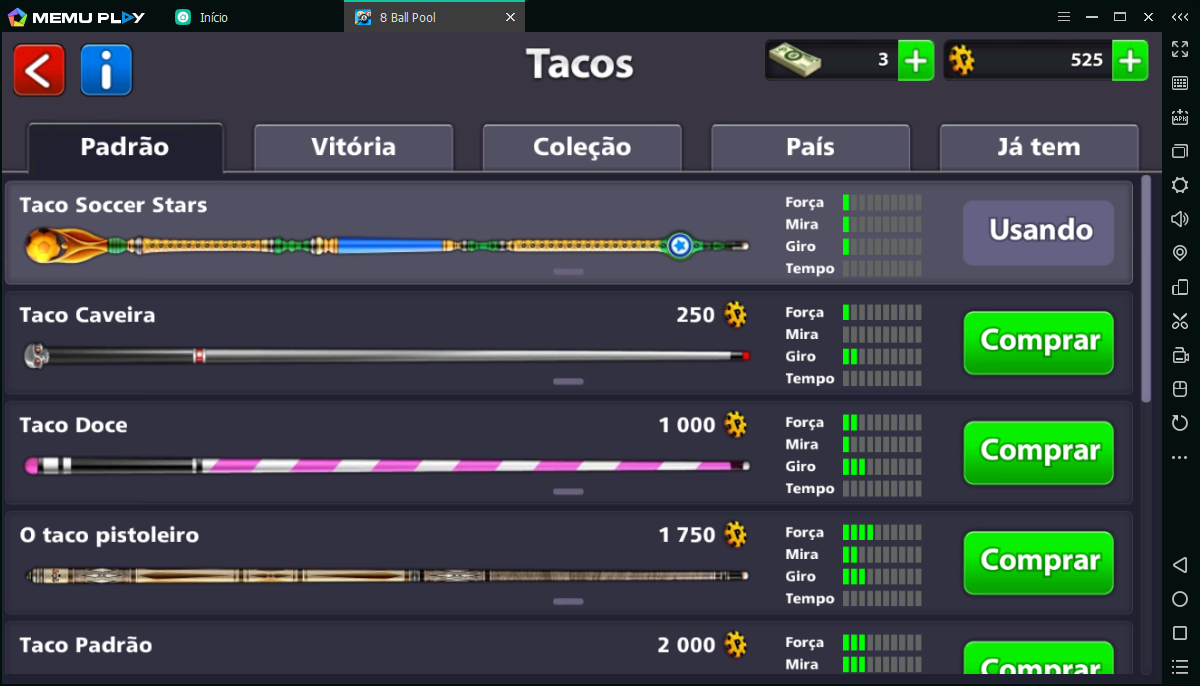1200x686 pixels.
Task: Click the Usando button for Taco Soccer Stars
Action: coord(1038,232)
